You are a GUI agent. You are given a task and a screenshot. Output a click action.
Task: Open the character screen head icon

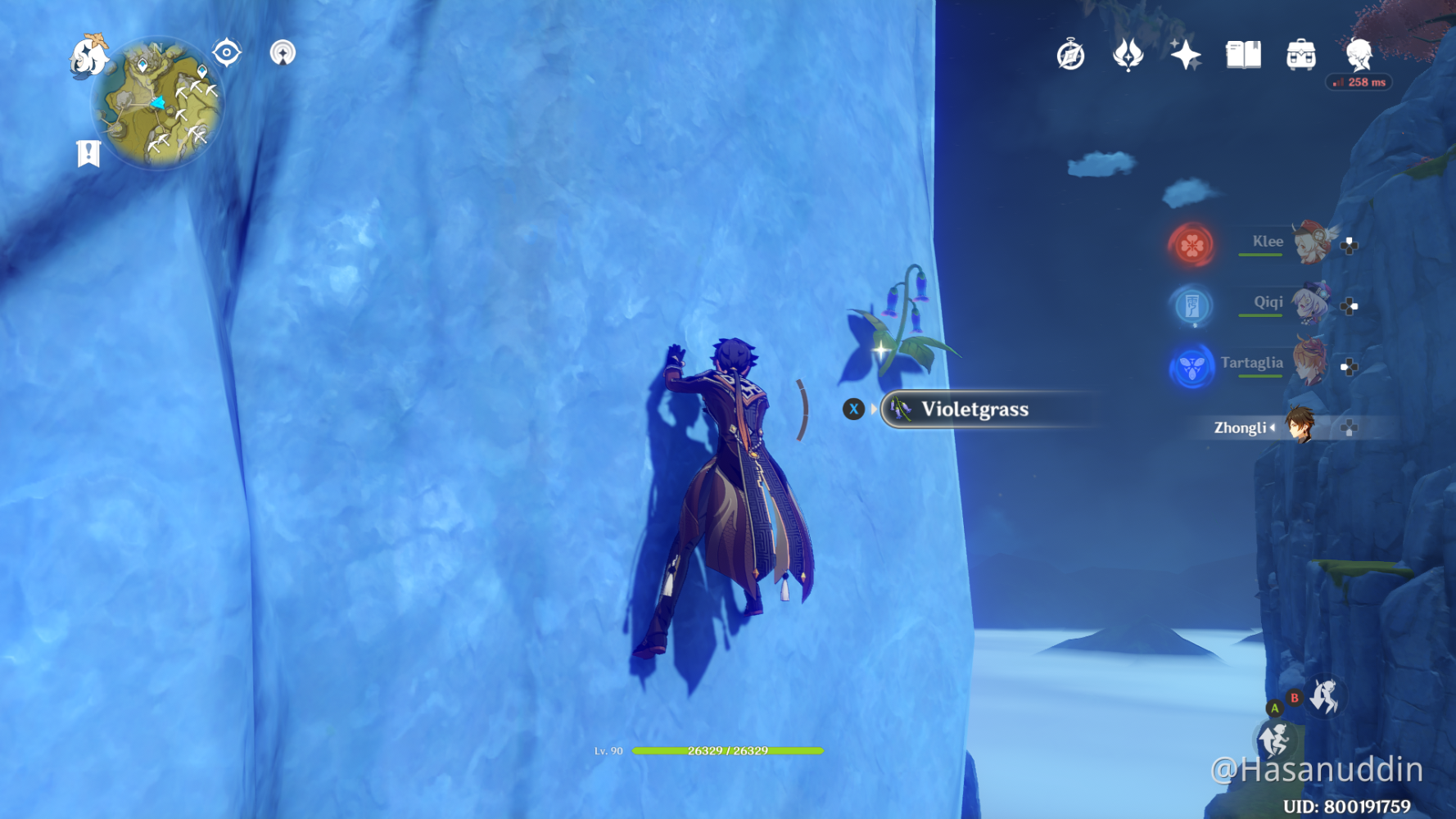(1359, 56)
